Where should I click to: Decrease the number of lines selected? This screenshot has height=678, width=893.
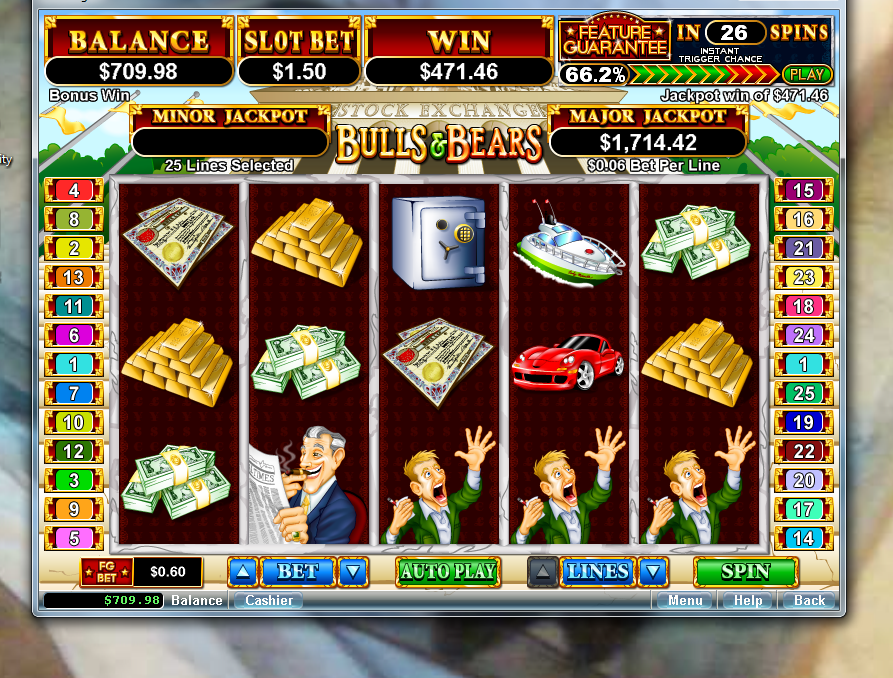pyautogui.click(x=652, y=572)
